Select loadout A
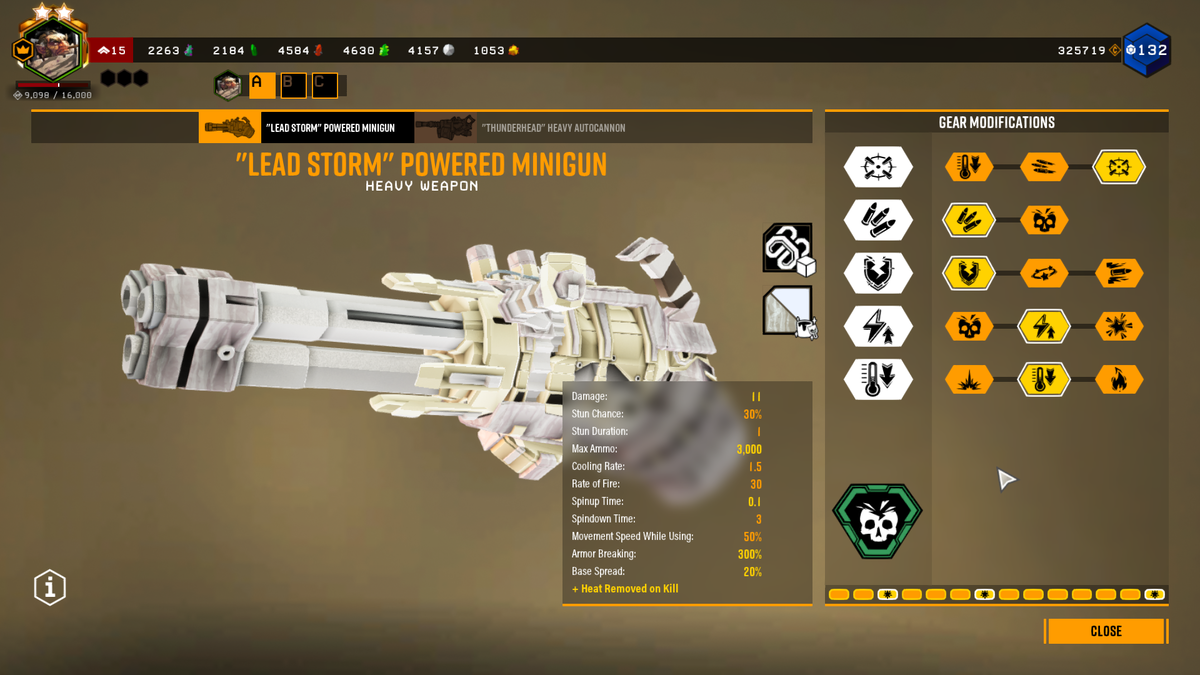Image resolution: width=1200 pixels, height=675 pixels. [261, 85]
